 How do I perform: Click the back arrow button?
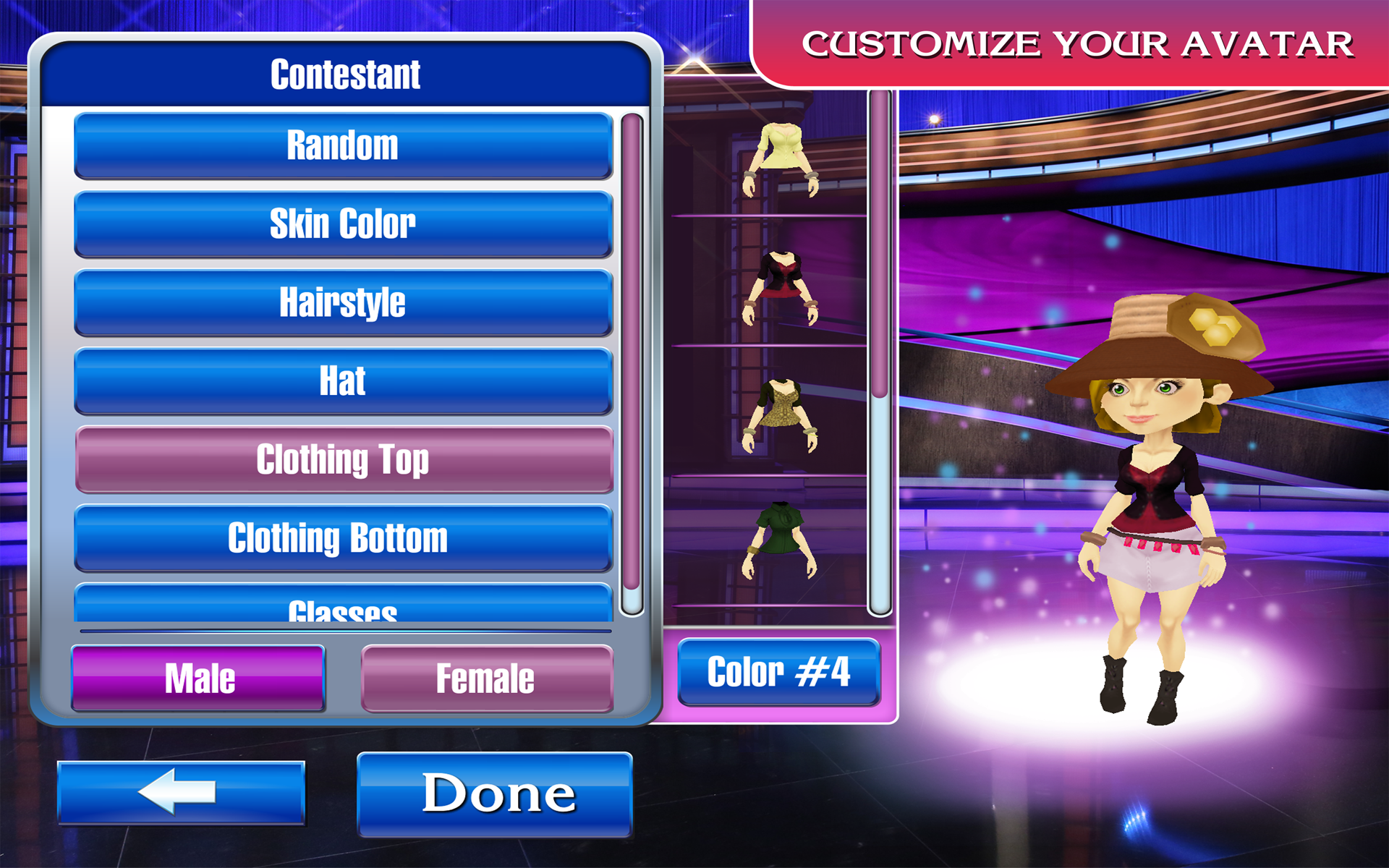(x=179, y=793)
